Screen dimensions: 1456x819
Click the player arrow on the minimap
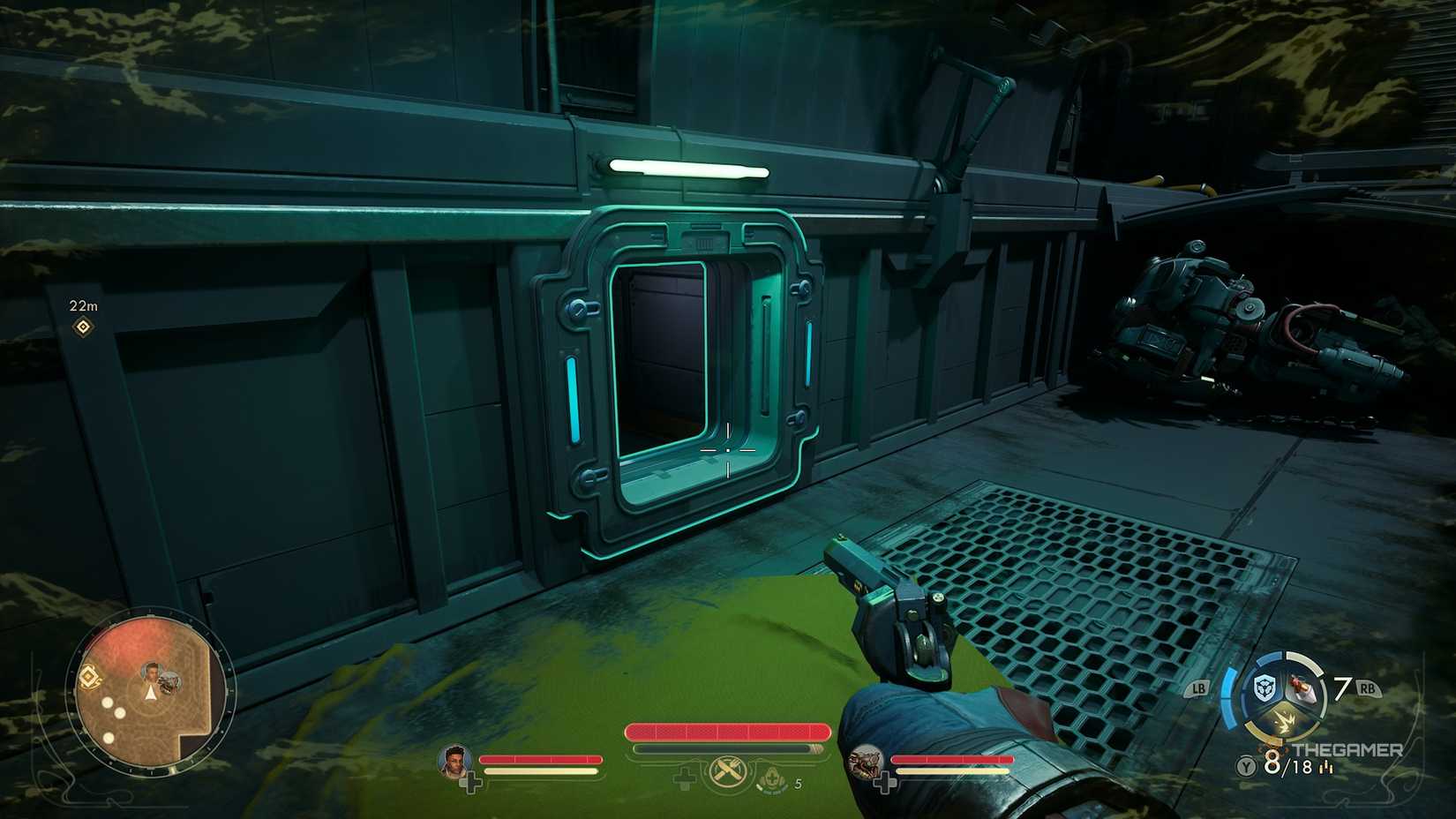150,692
